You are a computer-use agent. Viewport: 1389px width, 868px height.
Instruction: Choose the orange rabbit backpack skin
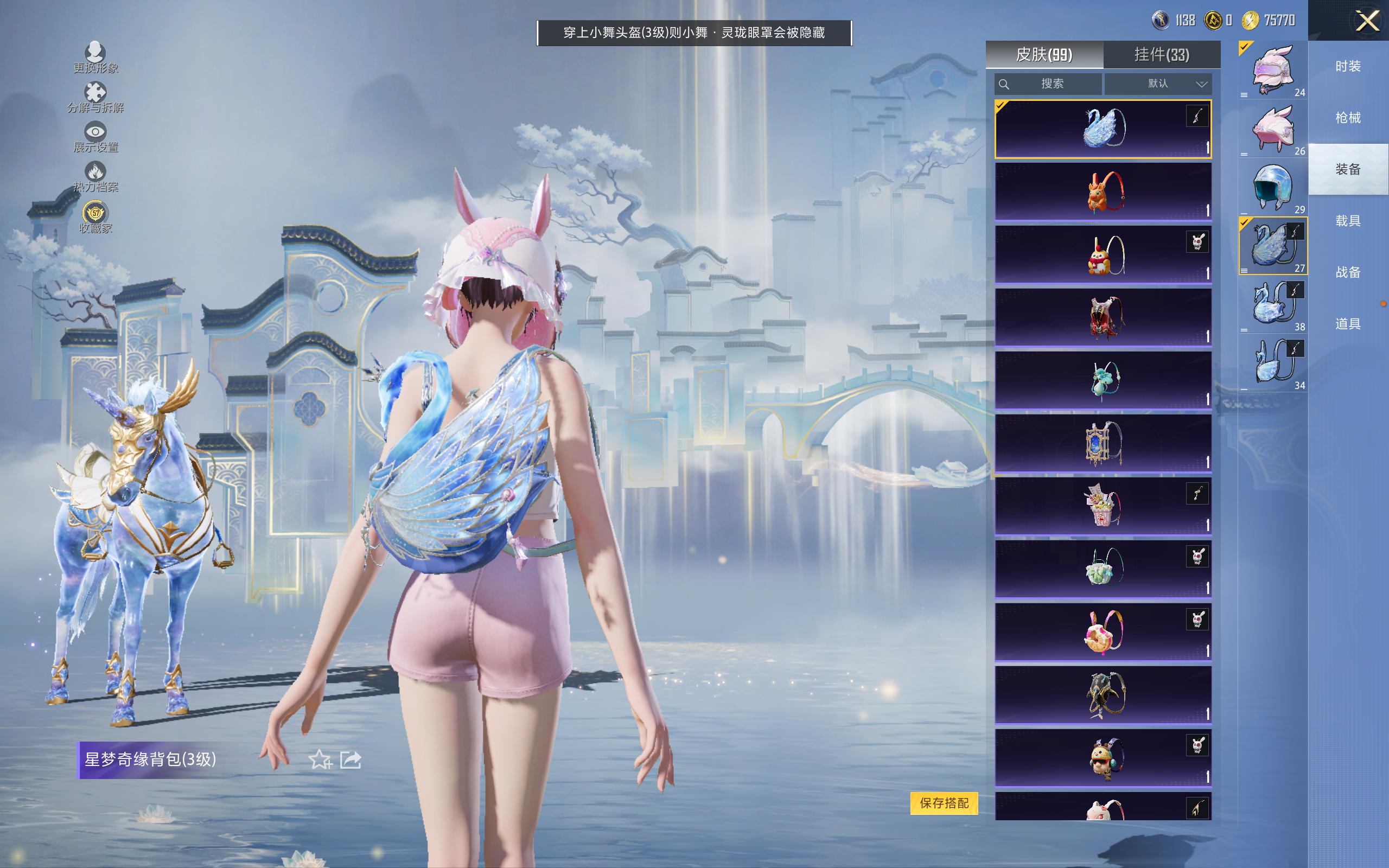pyautogui.click(x=1103, y=192)
